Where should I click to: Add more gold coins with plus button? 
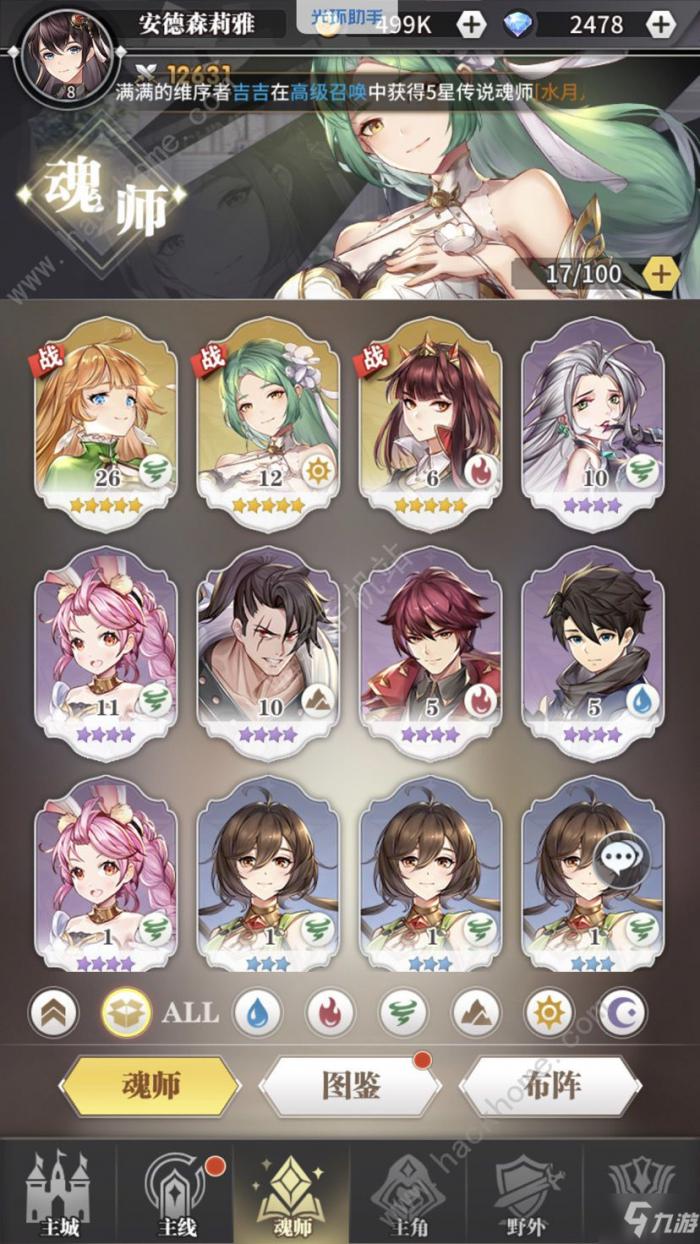click(x=471, y=24)
